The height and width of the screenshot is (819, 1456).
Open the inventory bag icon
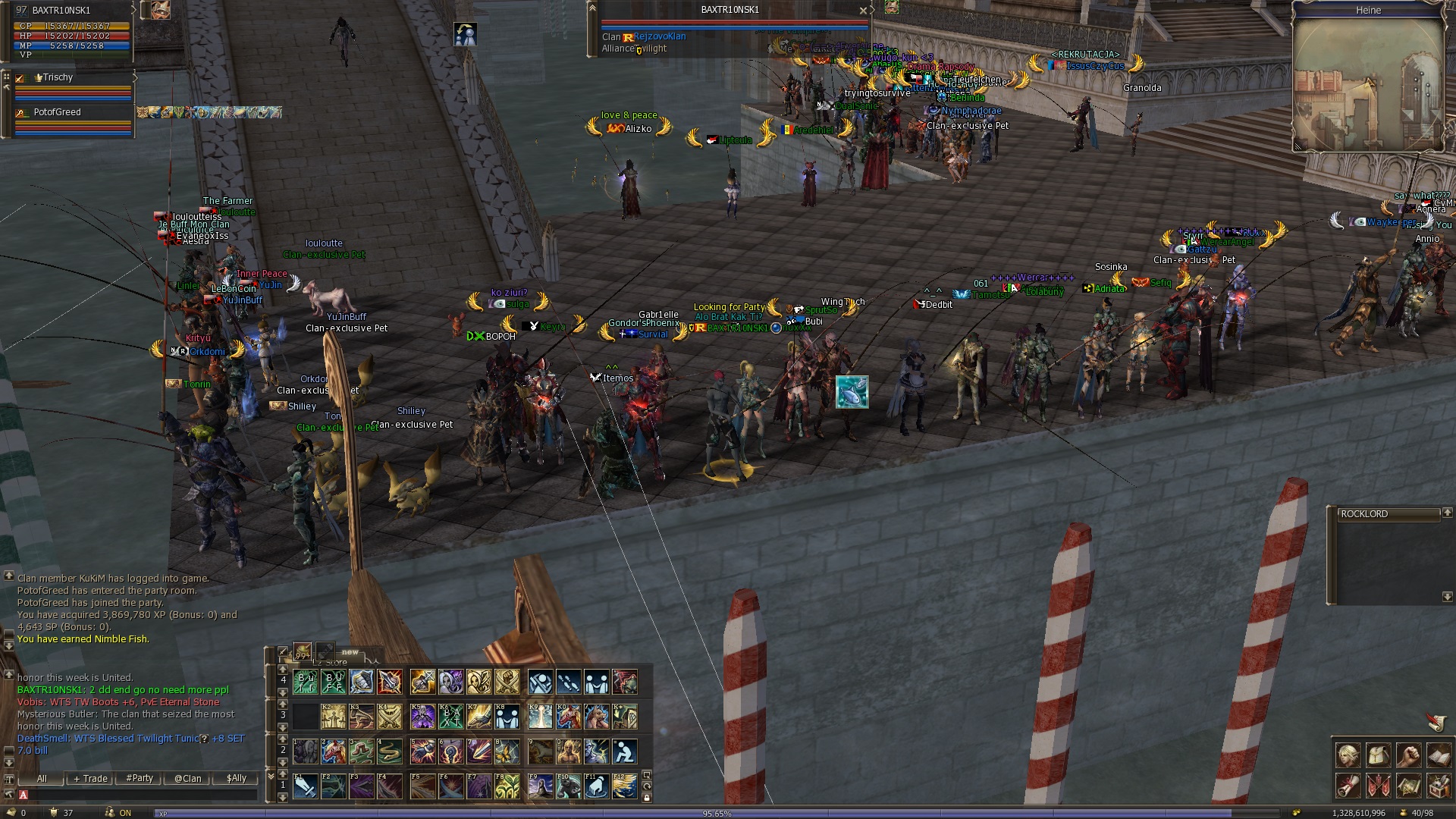coord(1378,755)
